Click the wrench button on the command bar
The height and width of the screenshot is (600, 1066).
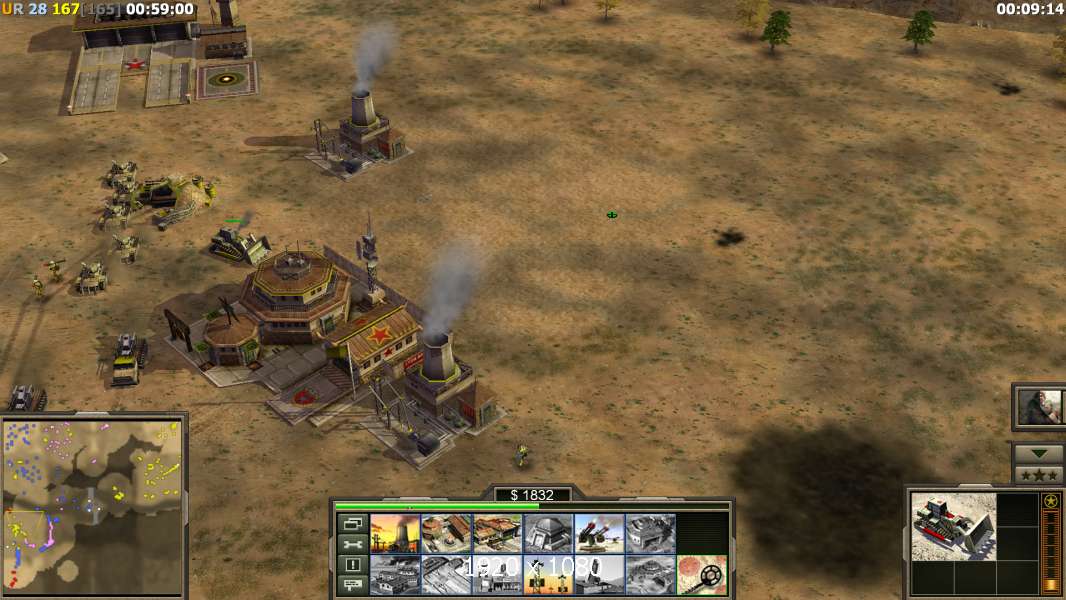[351, 544]
